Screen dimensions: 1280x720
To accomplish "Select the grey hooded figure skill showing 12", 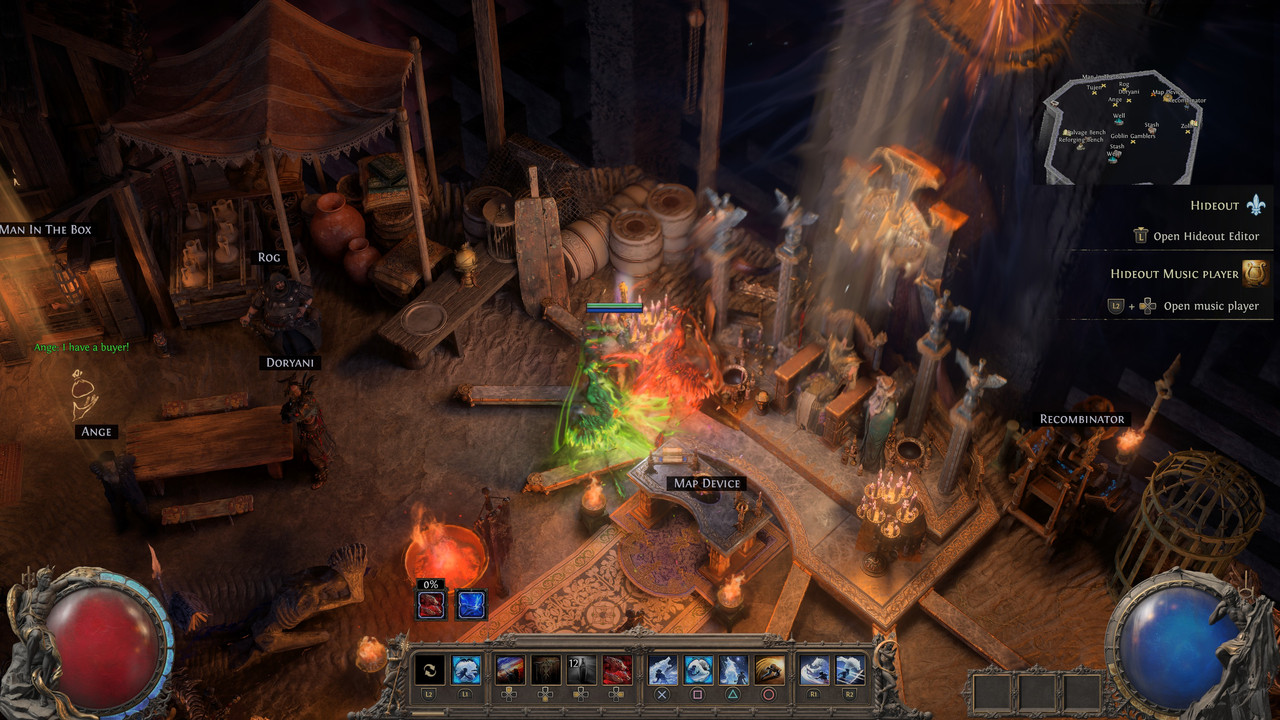I will 582,670.
